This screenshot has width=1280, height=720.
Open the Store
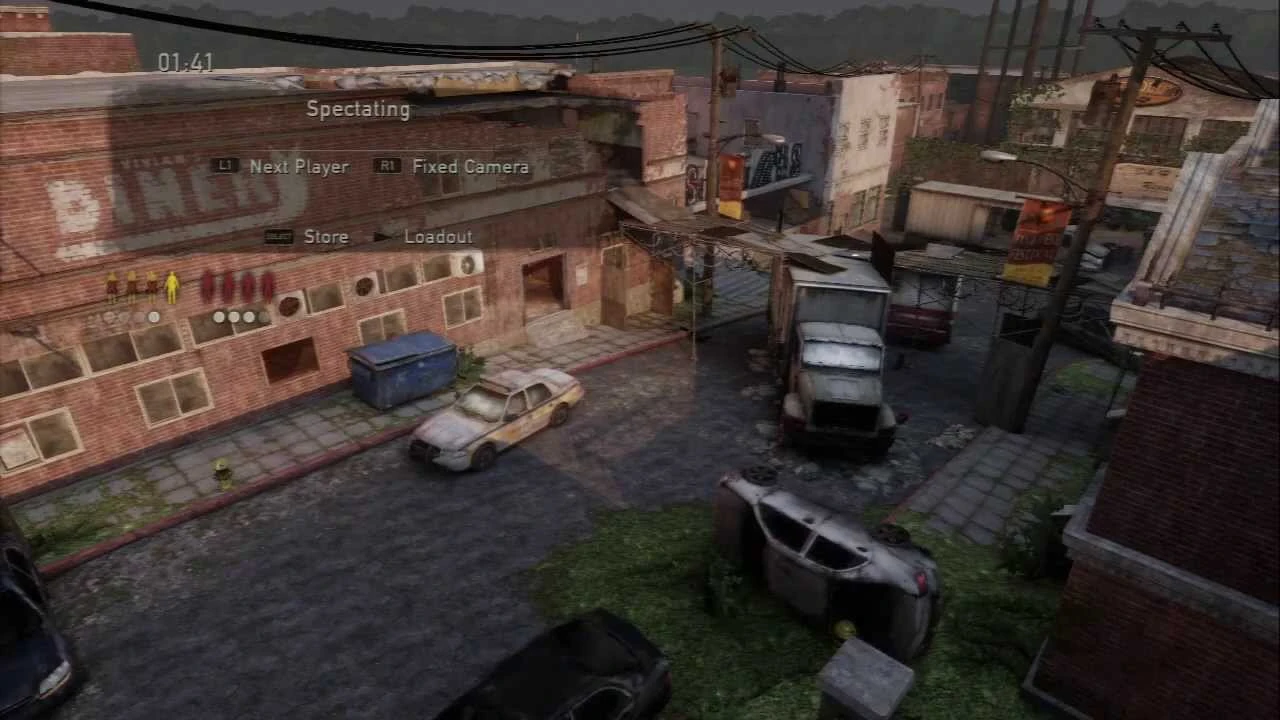point(326,237)
